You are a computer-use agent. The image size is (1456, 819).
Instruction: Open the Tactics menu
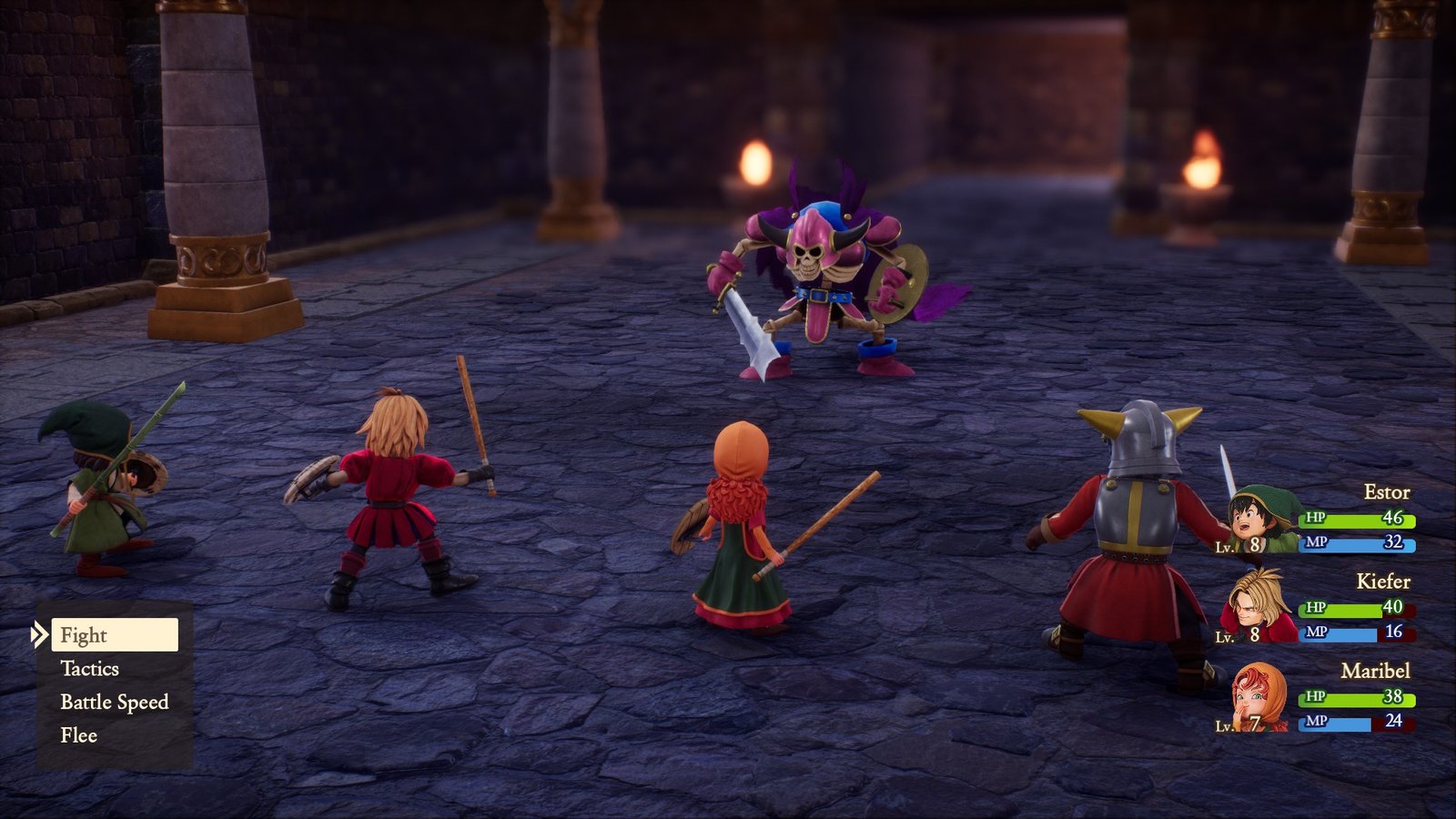coord(90,669)
